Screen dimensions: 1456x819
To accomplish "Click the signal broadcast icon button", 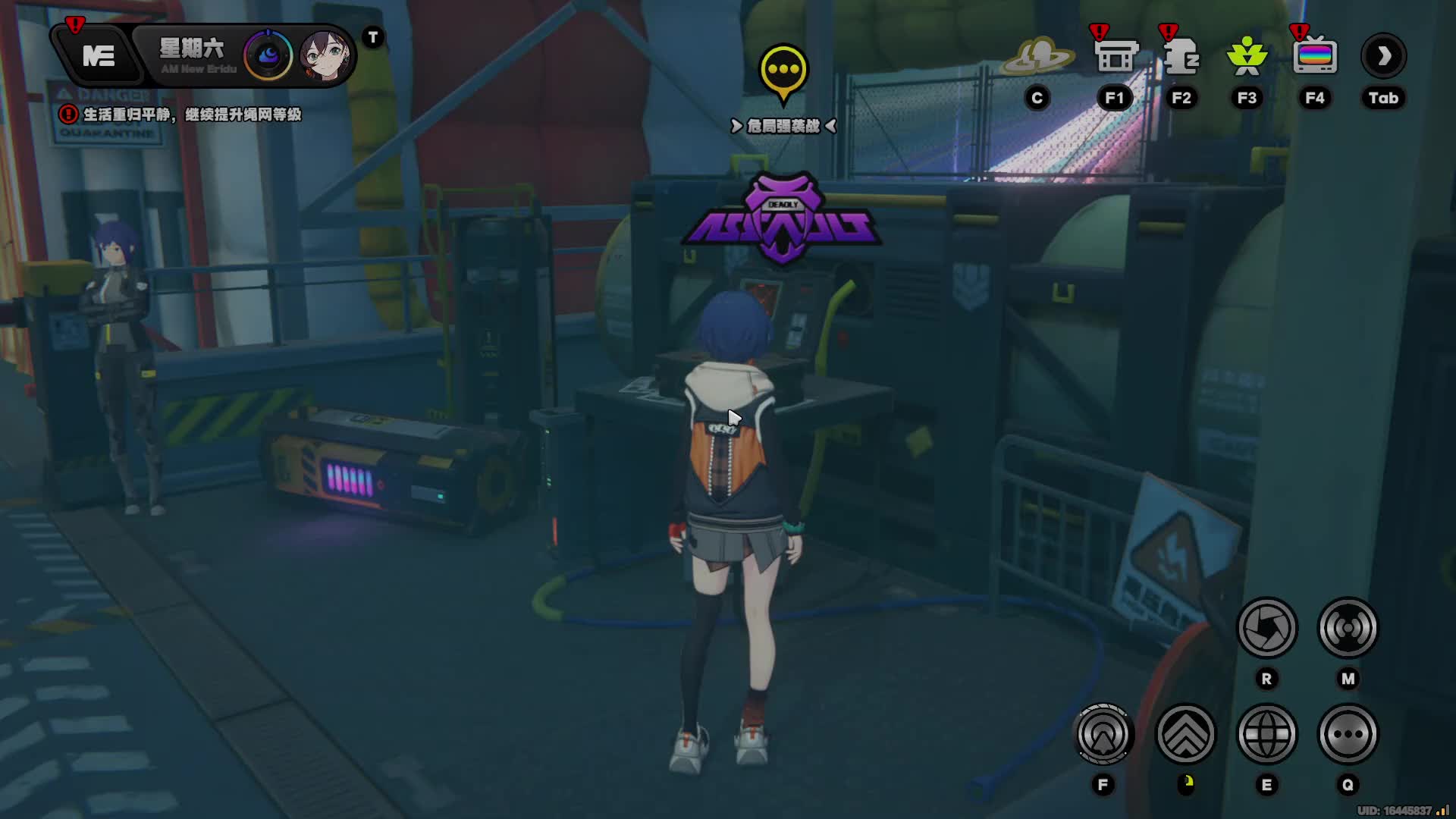I will coord(1348,628).
